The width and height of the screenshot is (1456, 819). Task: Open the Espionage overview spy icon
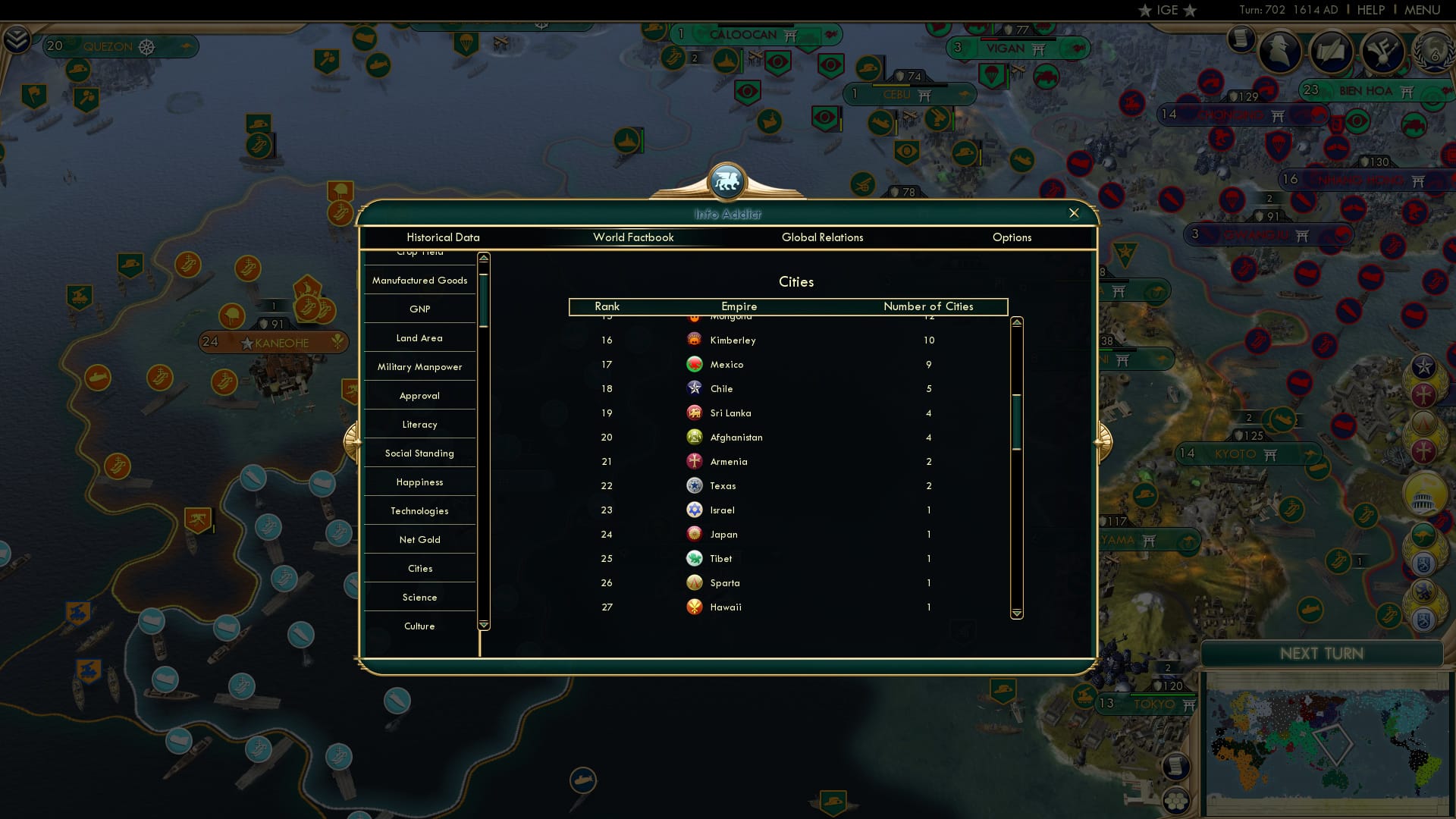pos(1279,52)
